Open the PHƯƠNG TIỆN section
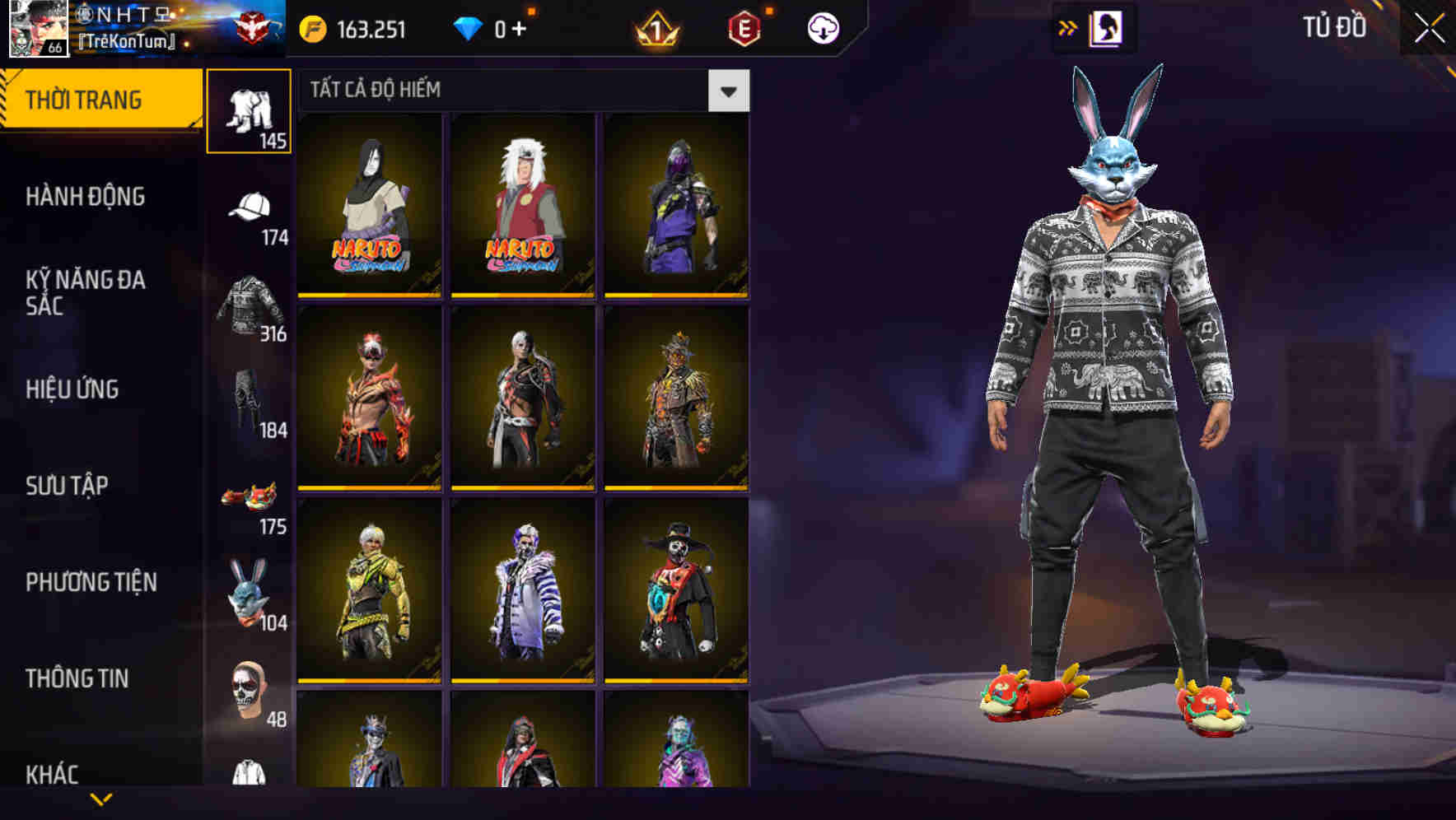Screen dimensions: 1456x820 pyautogui.click(x=91, y=581)
